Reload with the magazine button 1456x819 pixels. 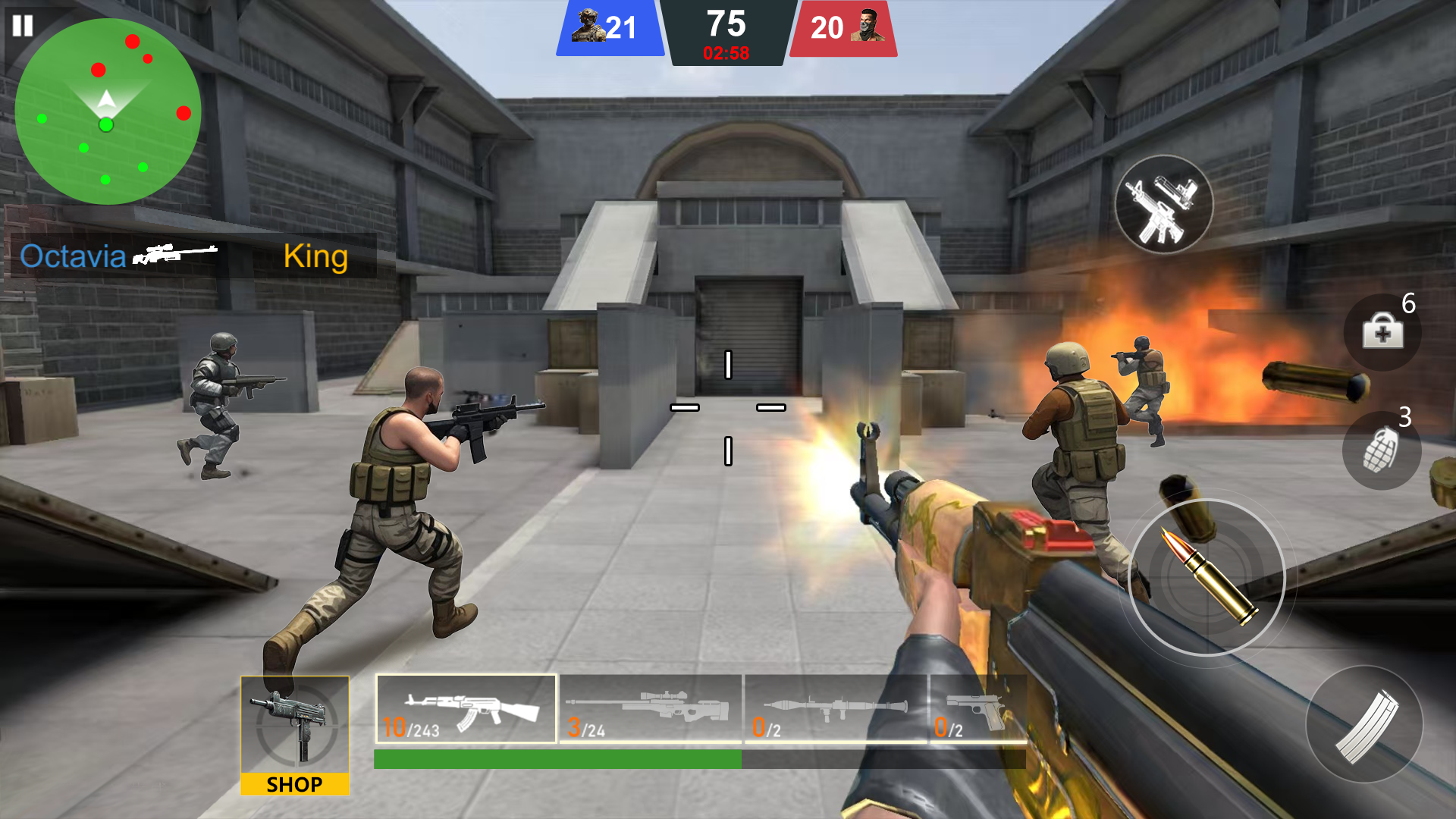[1364, 724]
